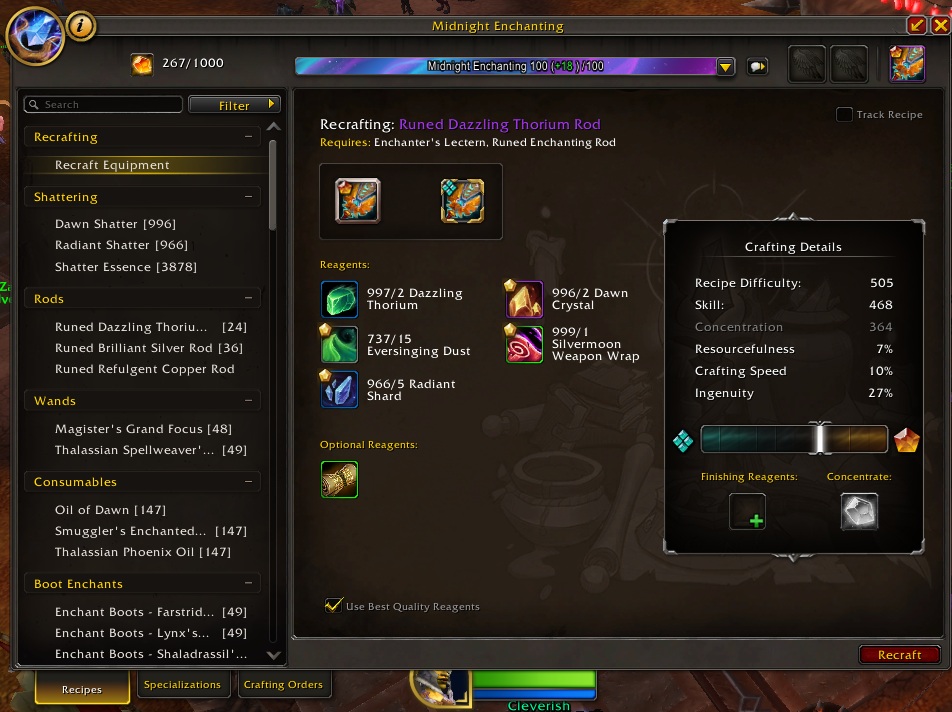Viewport: 952px width, 712px height.
Task: Toggle Use Best Quality Reagents checkbox
Action: click(334, 605)
